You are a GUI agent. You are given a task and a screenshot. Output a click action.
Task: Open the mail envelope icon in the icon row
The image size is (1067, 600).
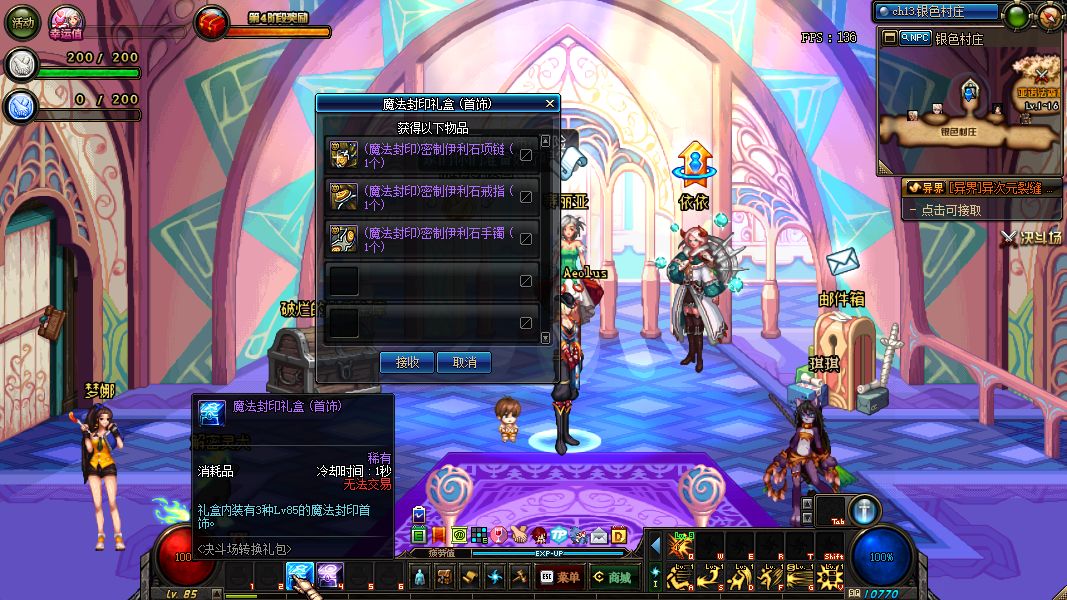coord(598,536)
